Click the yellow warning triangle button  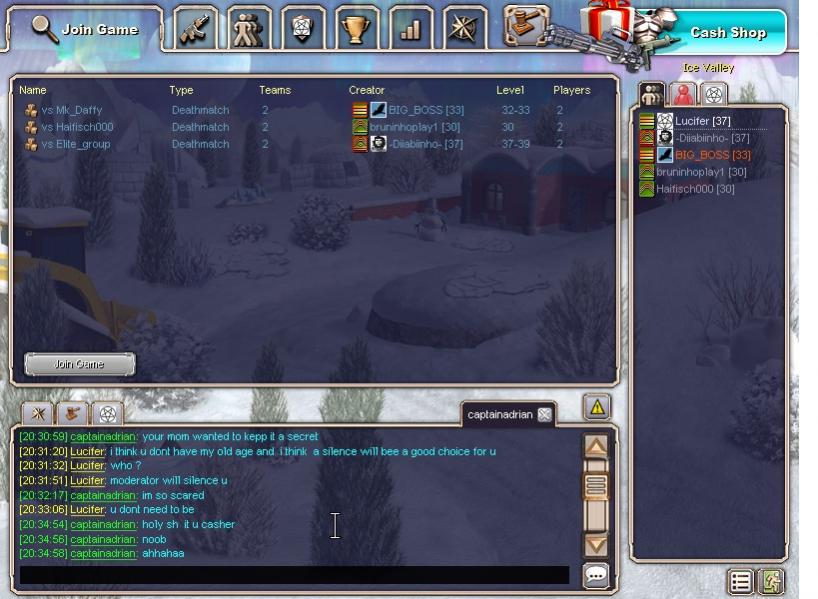click(x=597, y=407)
